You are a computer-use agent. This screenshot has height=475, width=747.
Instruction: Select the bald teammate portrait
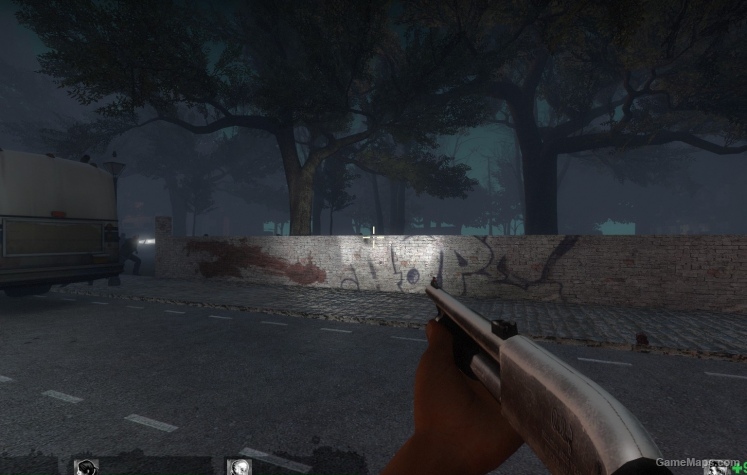point(239,467)
